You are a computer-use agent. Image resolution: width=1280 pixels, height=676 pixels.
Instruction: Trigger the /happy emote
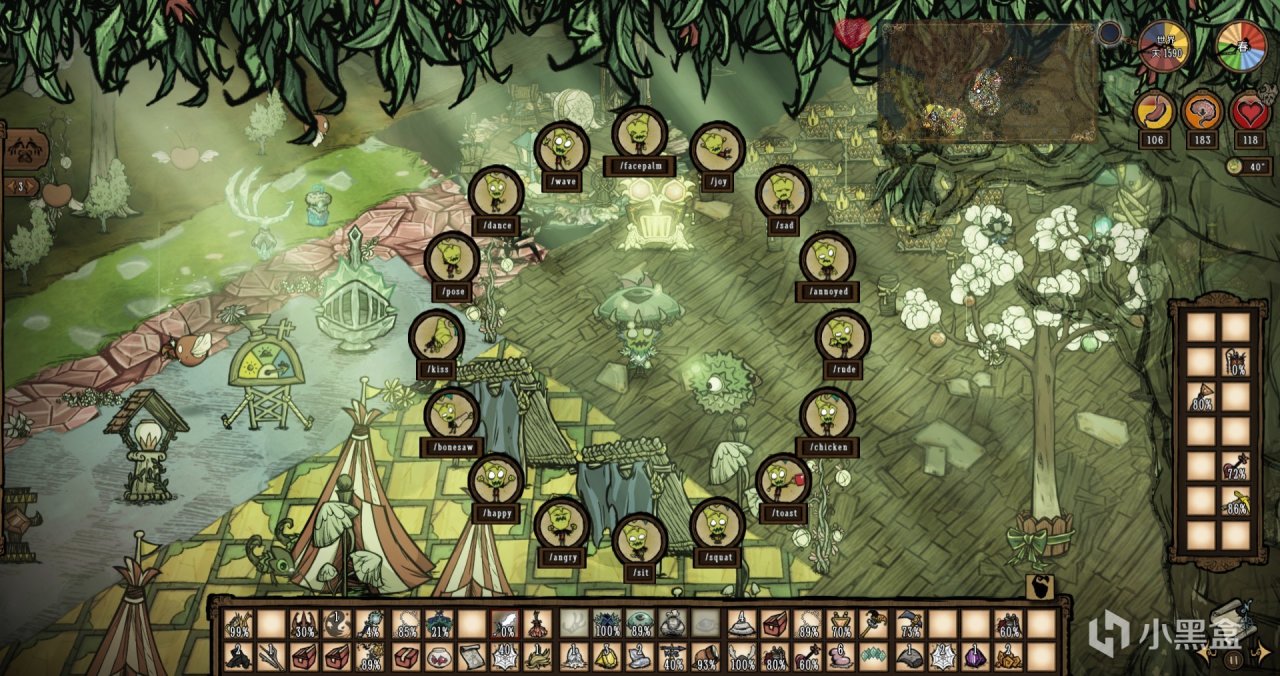496,480
